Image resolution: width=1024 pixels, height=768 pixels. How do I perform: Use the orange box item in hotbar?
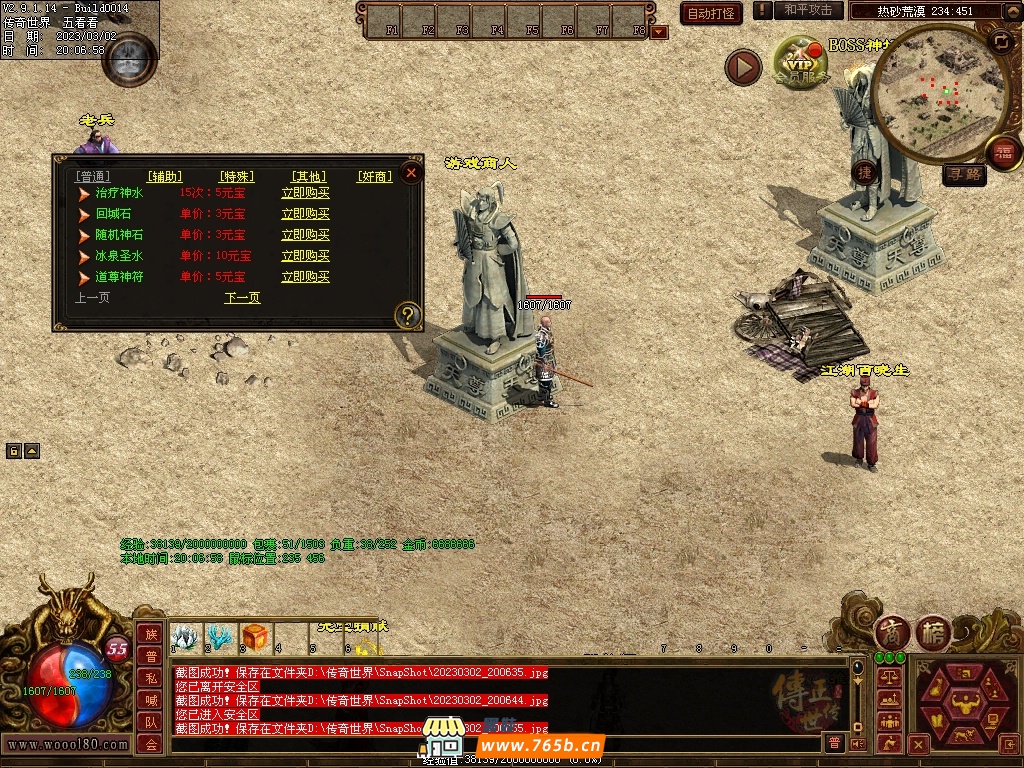[254, 636]
